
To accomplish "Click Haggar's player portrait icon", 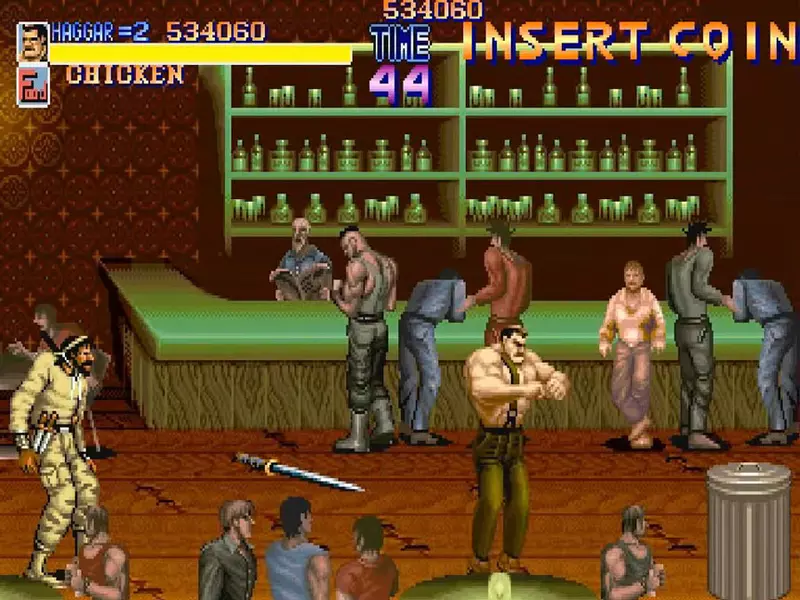I will point(32,42).
